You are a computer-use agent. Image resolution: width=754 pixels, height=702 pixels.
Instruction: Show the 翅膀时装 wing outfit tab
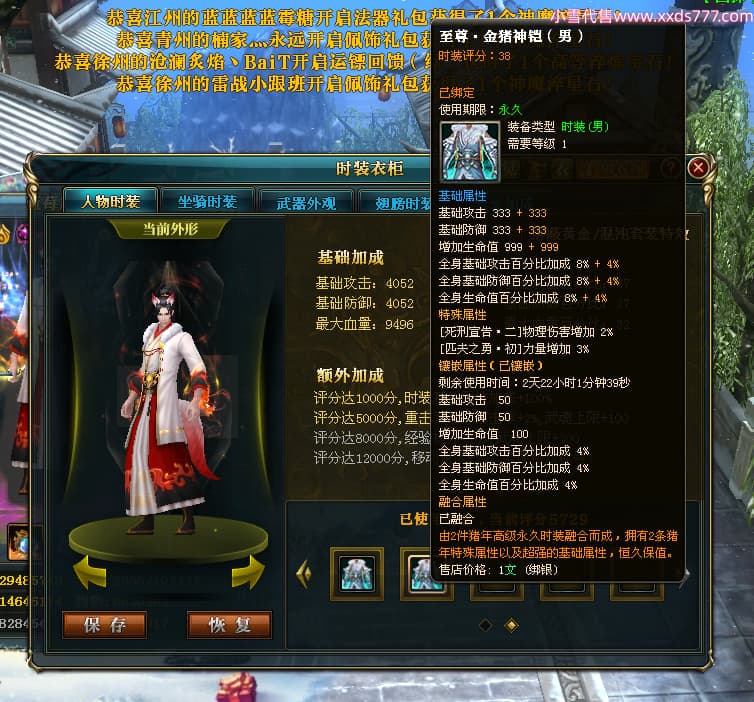click(x=400, y=202)
